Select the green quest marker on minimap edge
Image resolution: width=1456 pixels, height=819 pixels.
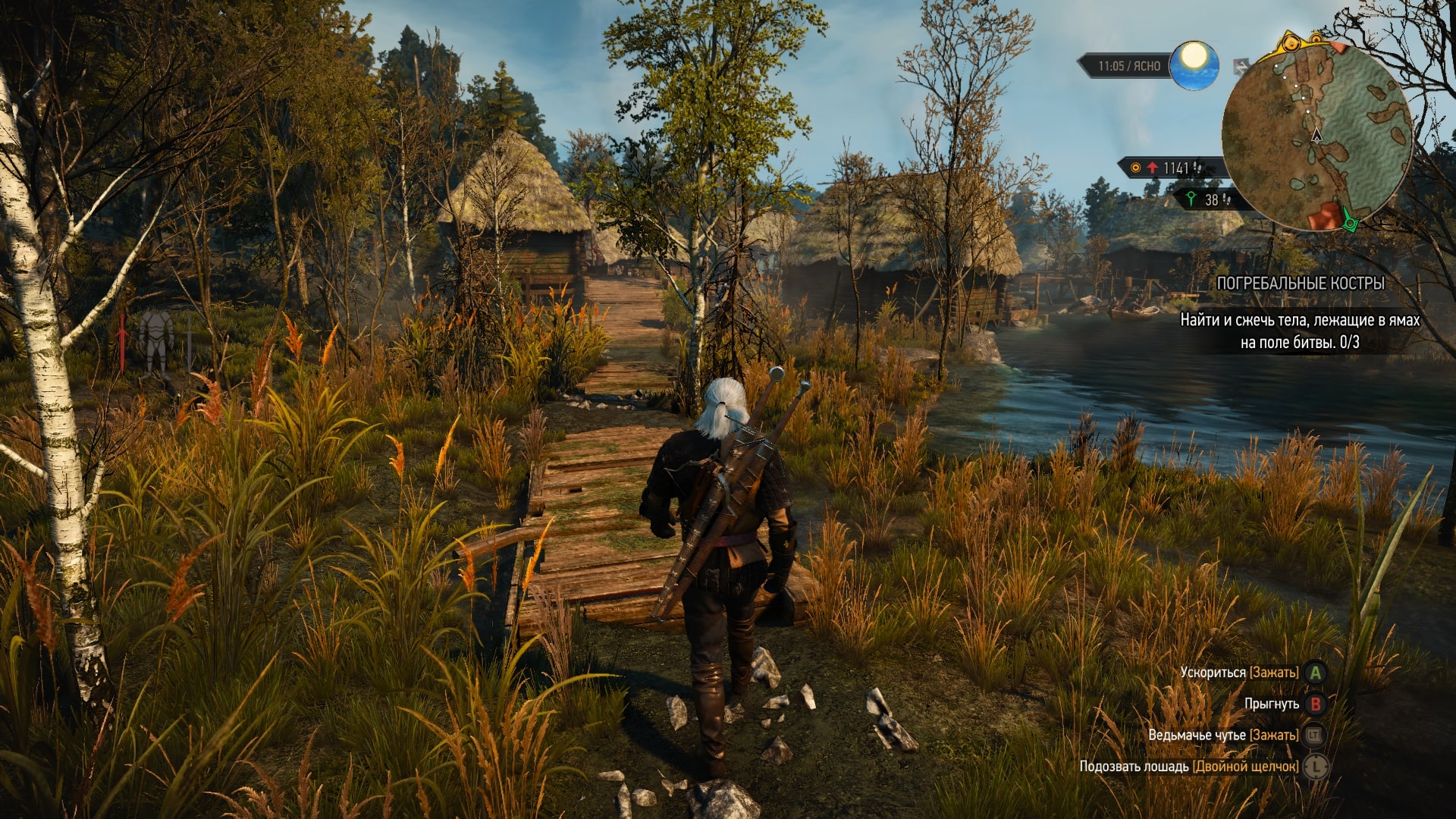click(x=1349, y=220)
